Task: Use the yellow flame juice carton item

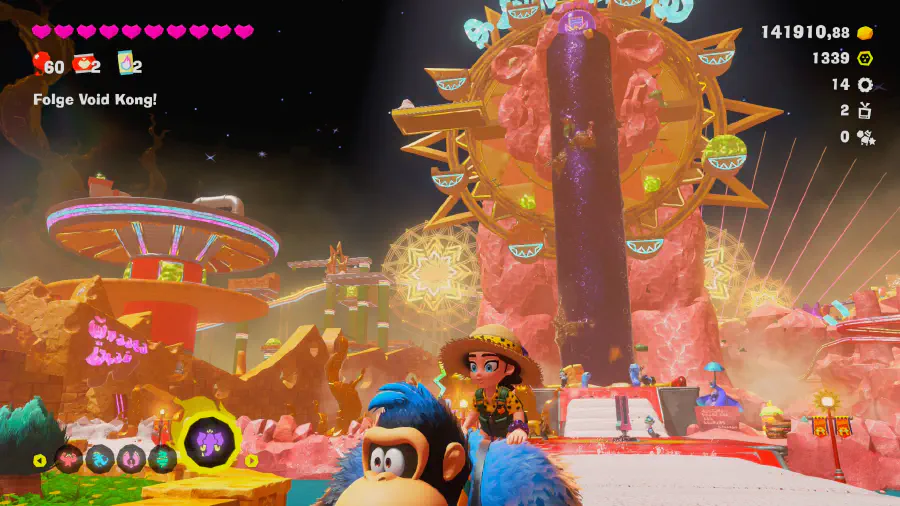Action: tap(126, 65)
